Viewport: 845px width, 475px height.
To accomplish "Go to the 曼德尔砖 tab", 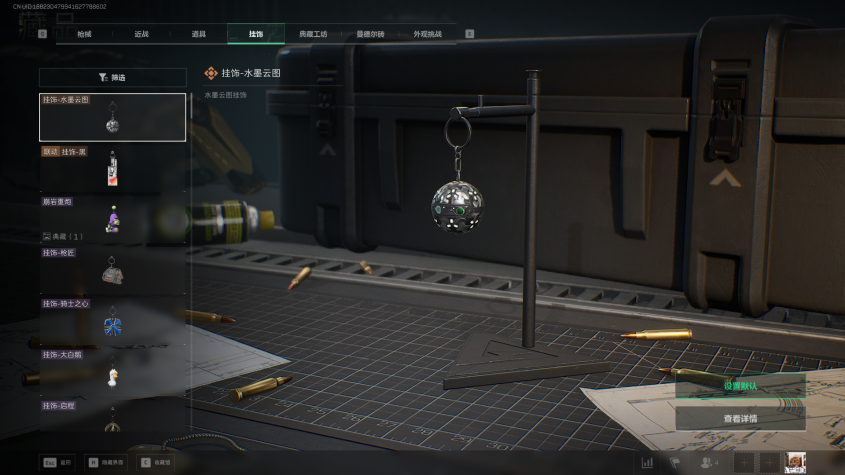I will [370, 34].
